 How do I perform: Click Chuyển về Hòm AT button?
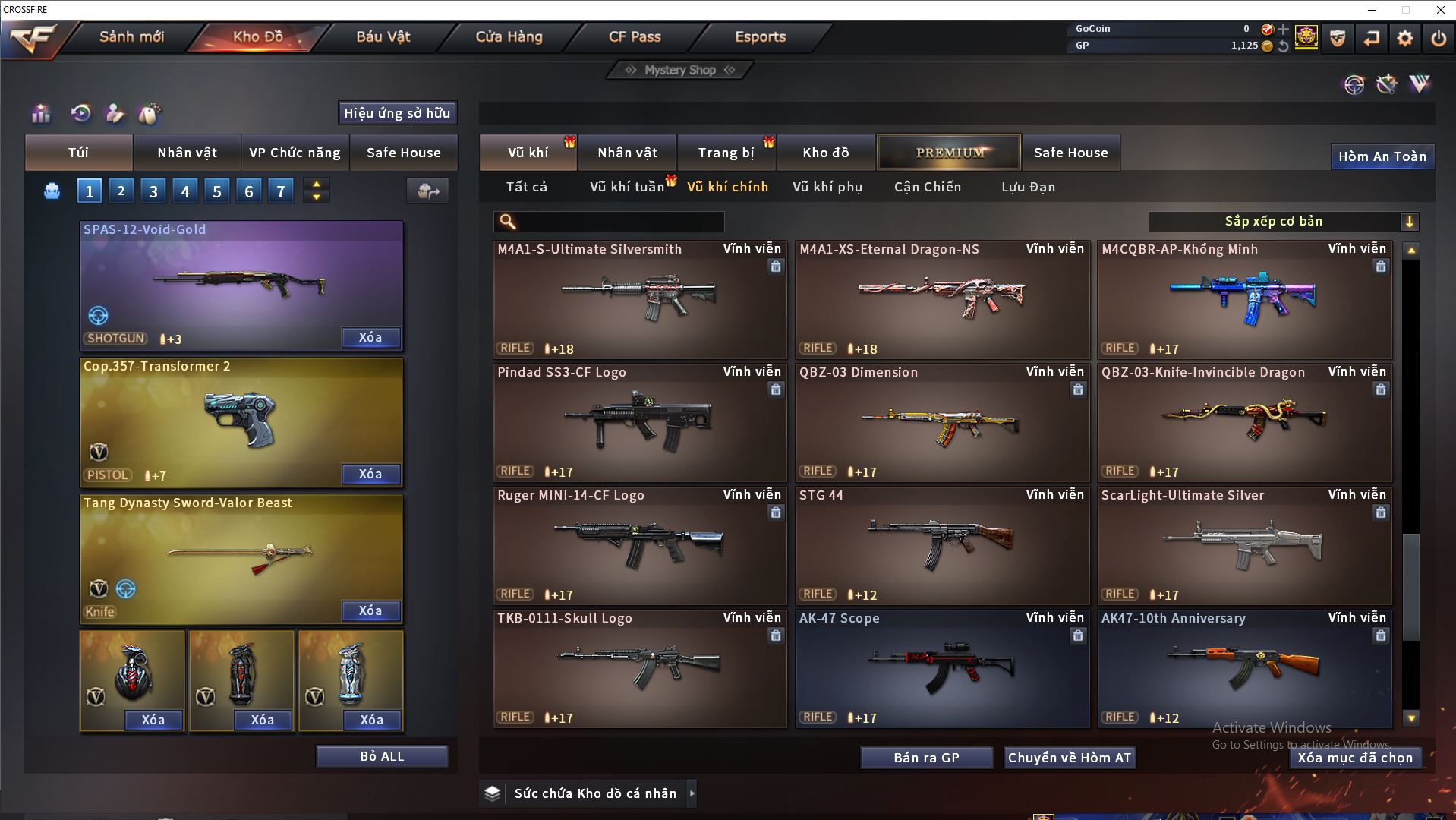1069,758
